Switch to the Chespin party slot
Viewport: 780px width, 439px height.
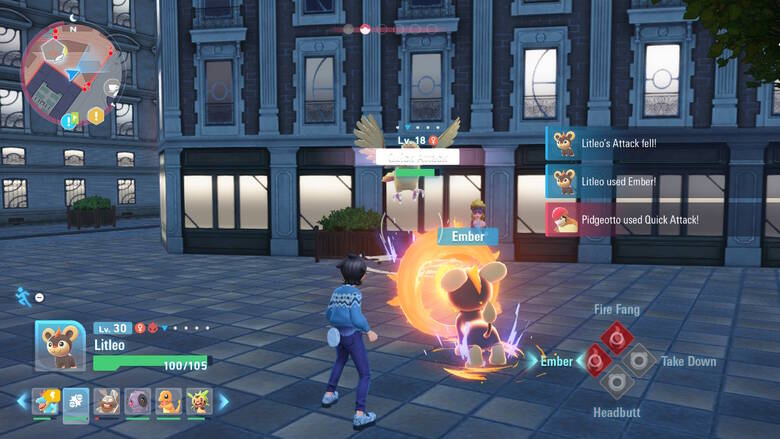200,402
